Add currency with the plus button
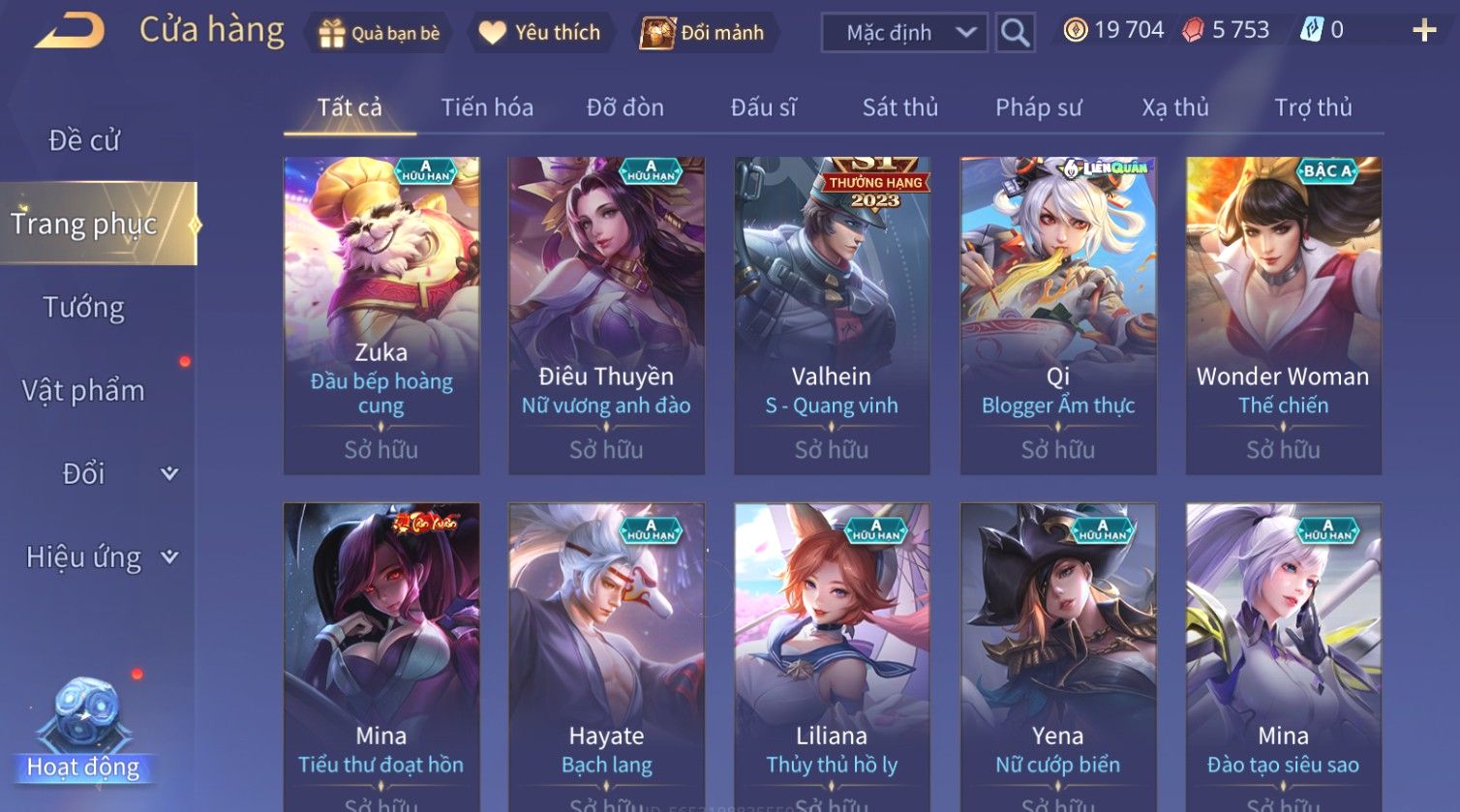 pyautogui.click(x=1423, y=31)
